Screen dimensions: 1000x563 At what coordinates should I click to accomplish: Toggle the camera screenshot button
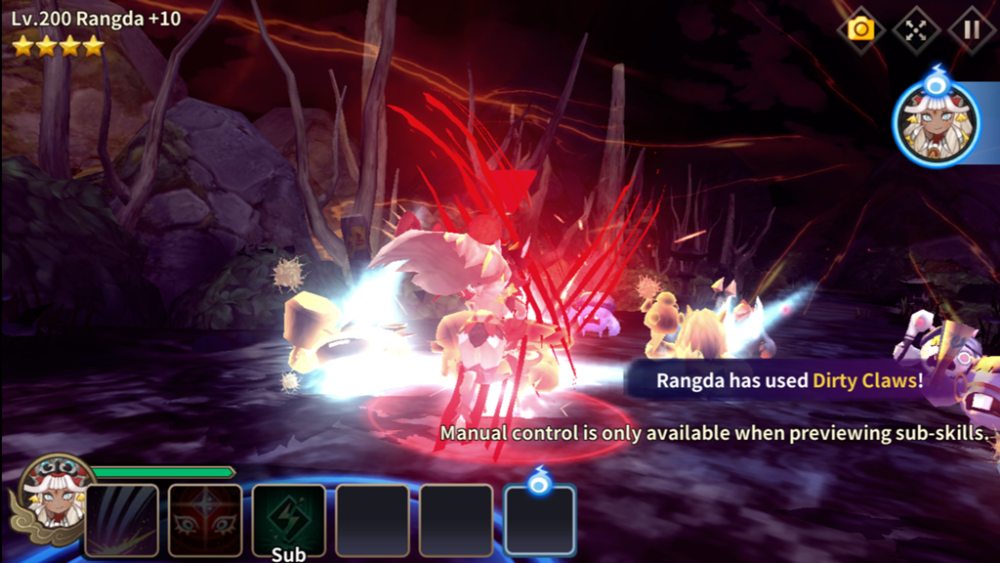pyautogui.click(x=860, y=29)
